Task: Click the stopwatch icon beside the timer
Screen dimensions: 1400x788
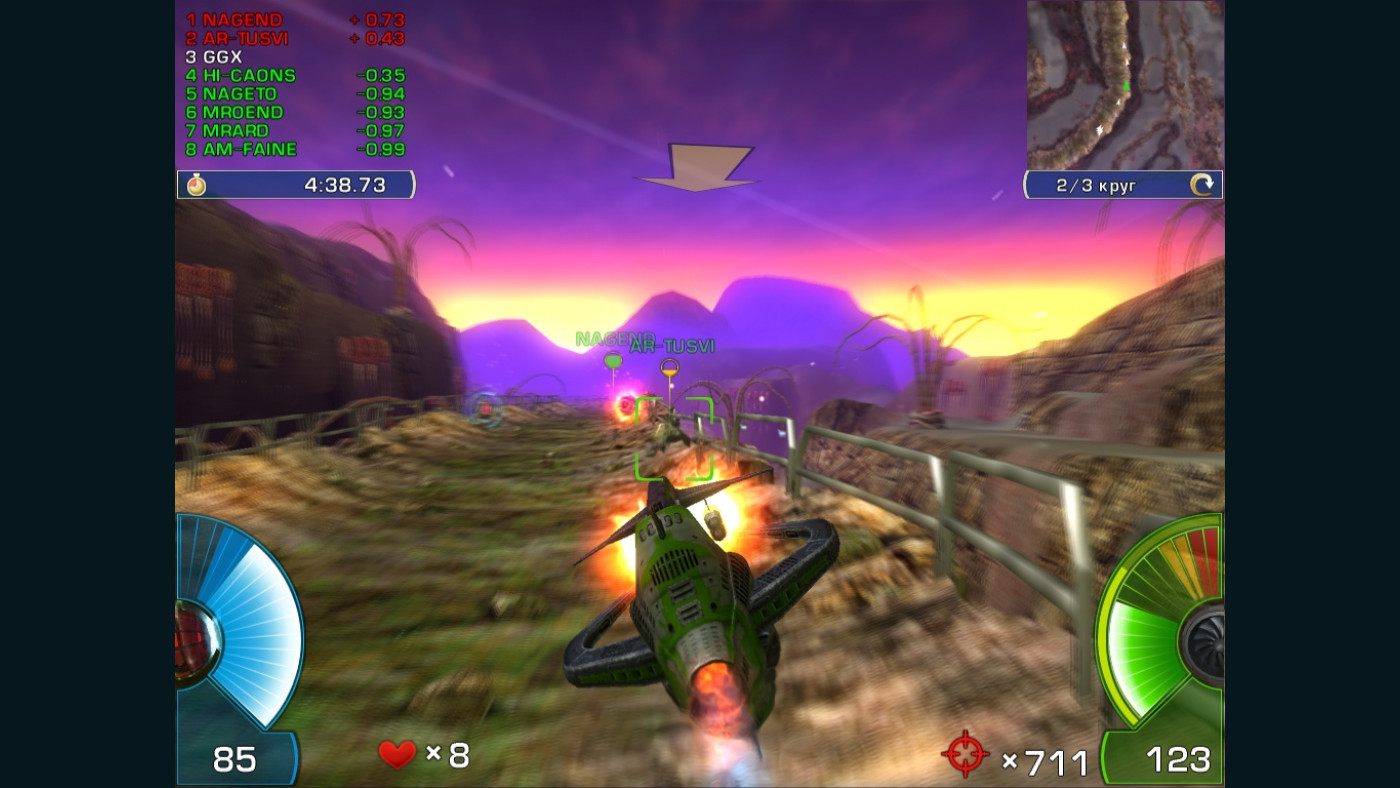Action: point(196,185)
